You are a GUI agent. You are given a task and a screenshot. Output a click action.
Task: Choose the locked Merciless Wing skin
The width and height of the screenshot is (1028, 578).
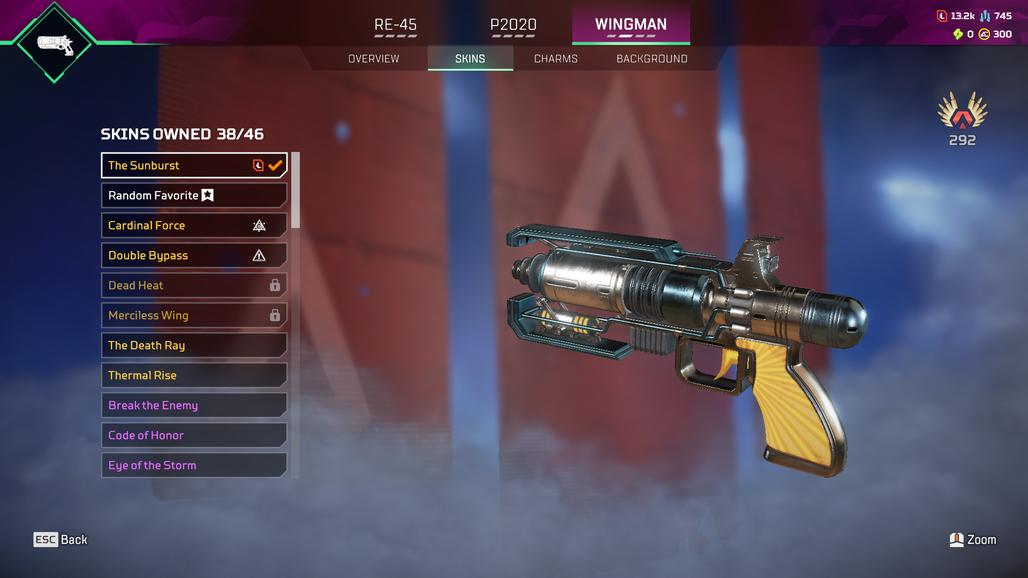(194, 315)
